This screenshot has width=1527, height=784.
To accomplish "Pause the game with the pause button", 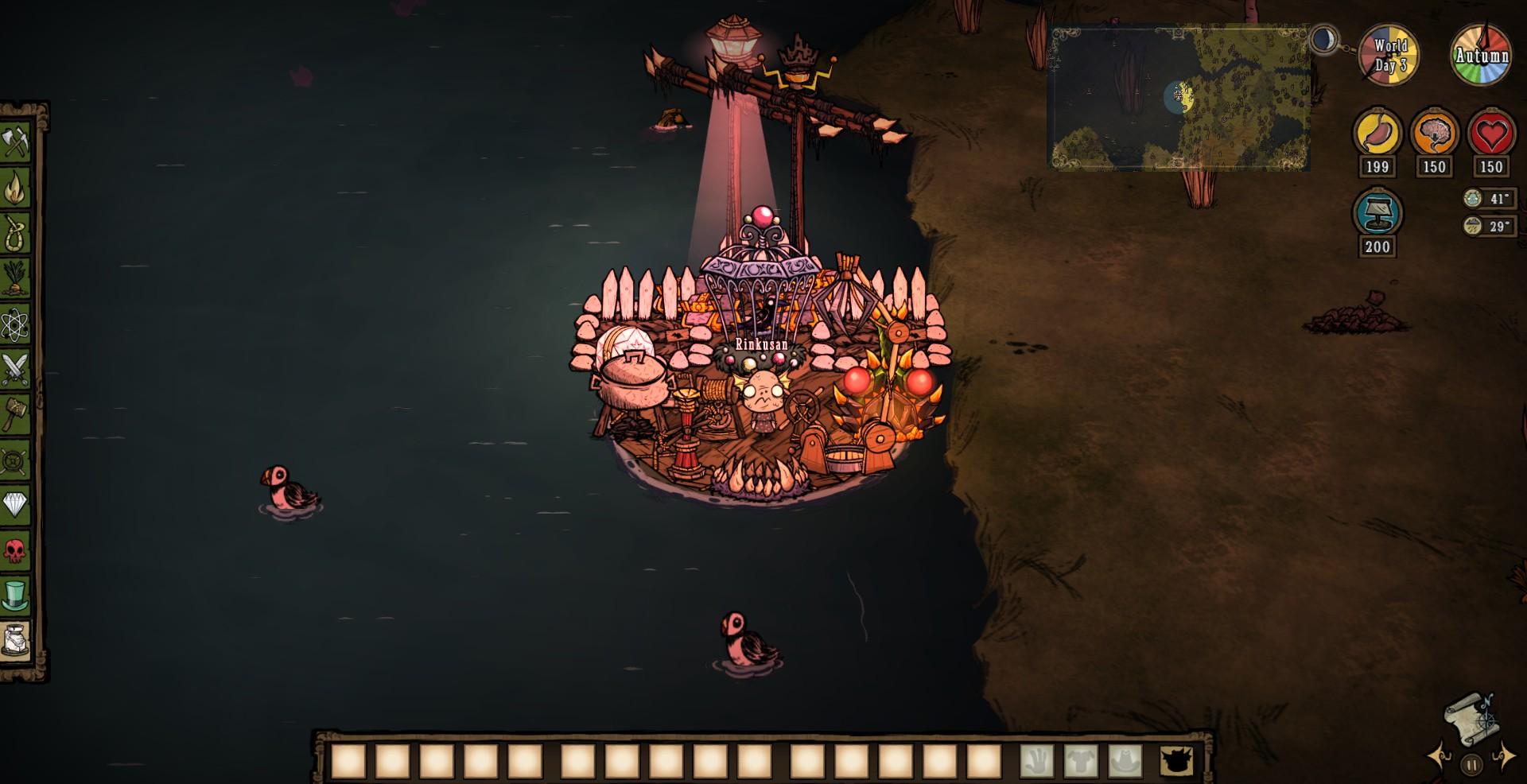I will point(1471,765).
